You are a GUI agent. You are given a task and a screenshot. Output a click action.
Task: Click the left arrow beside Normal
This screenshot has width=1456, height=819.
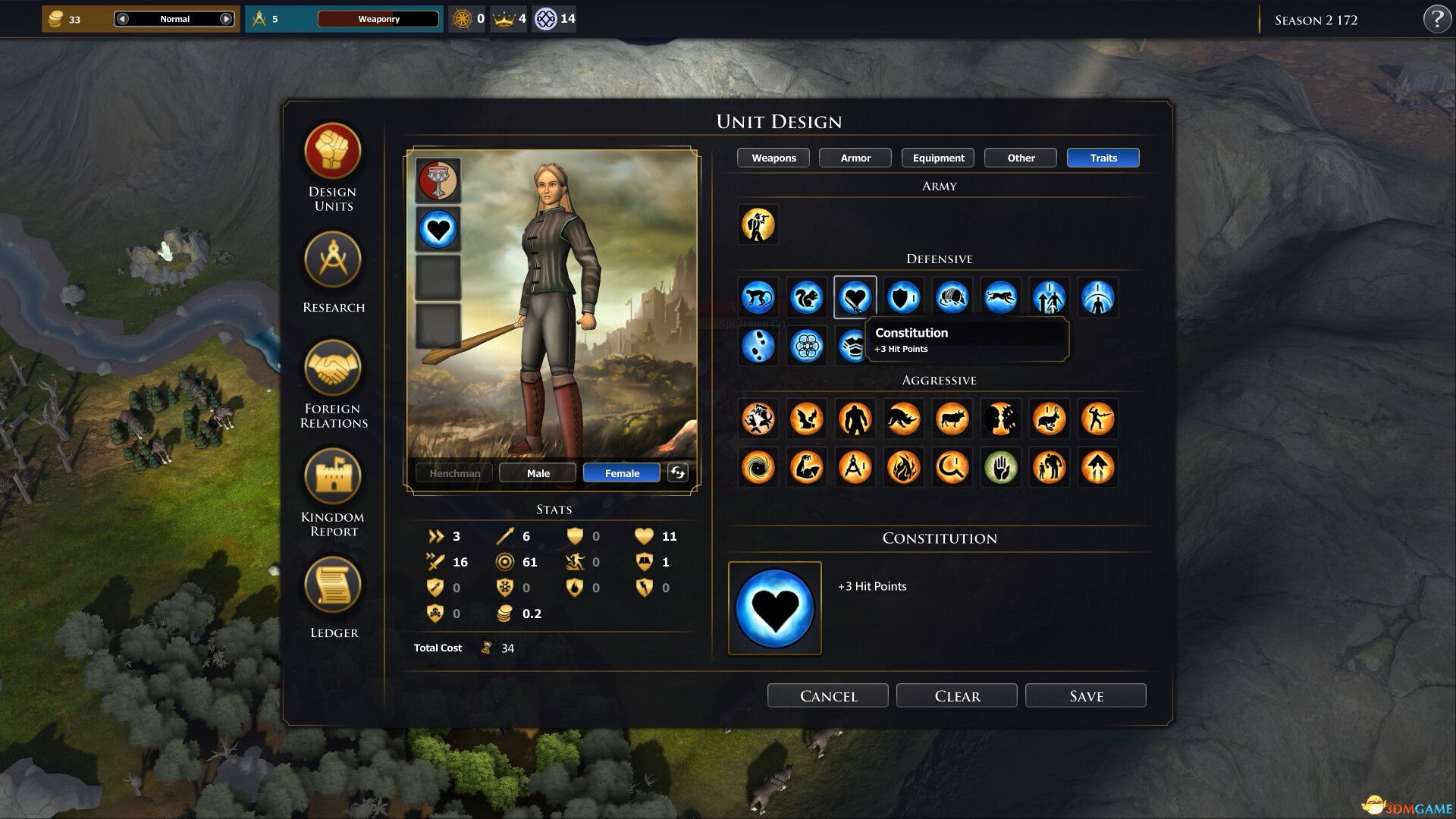coord(121,18)
